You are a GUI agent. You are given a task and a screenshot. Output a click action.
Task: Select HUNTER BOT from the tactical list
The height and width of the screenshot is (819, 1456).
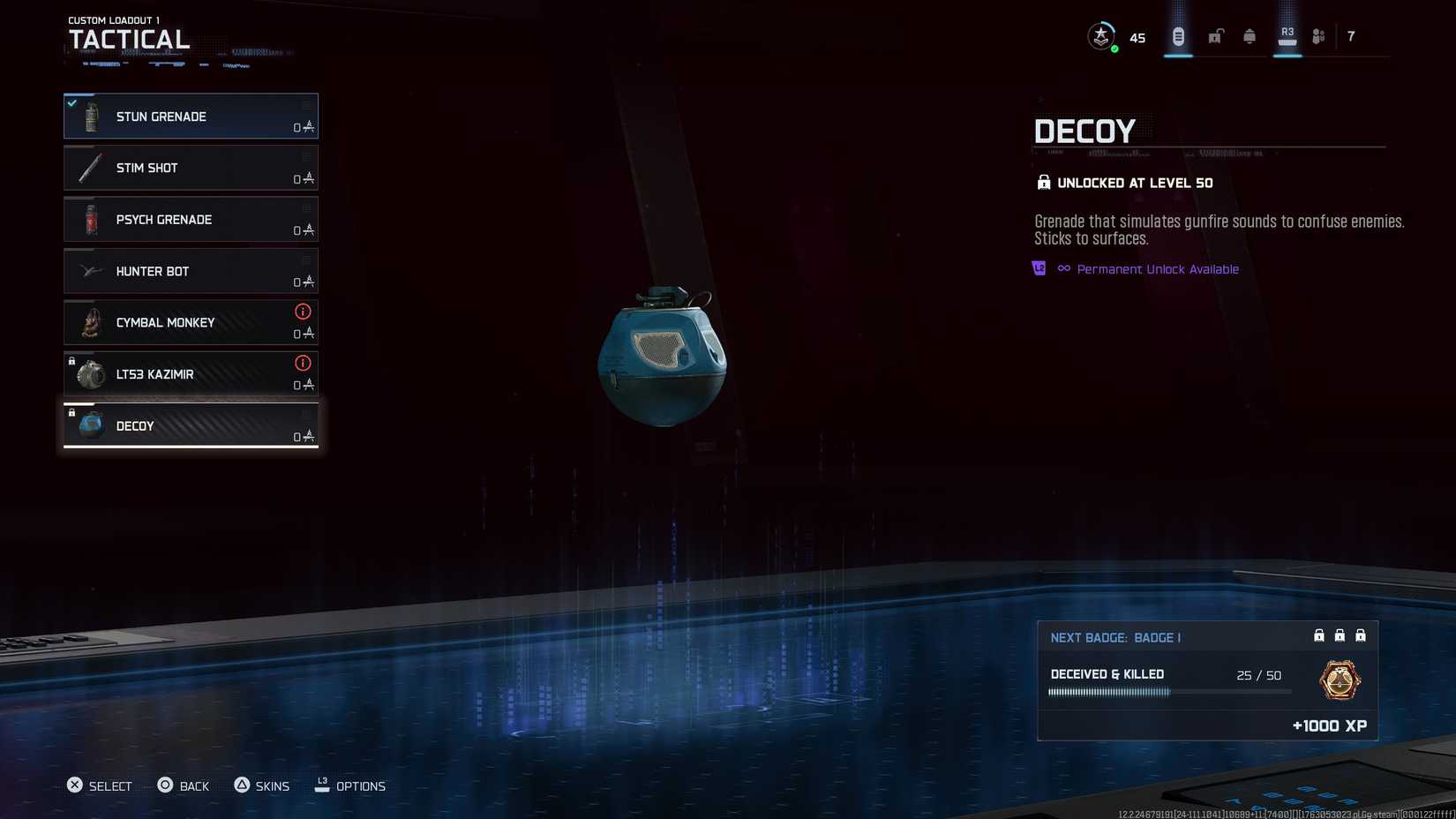point(191,271)
